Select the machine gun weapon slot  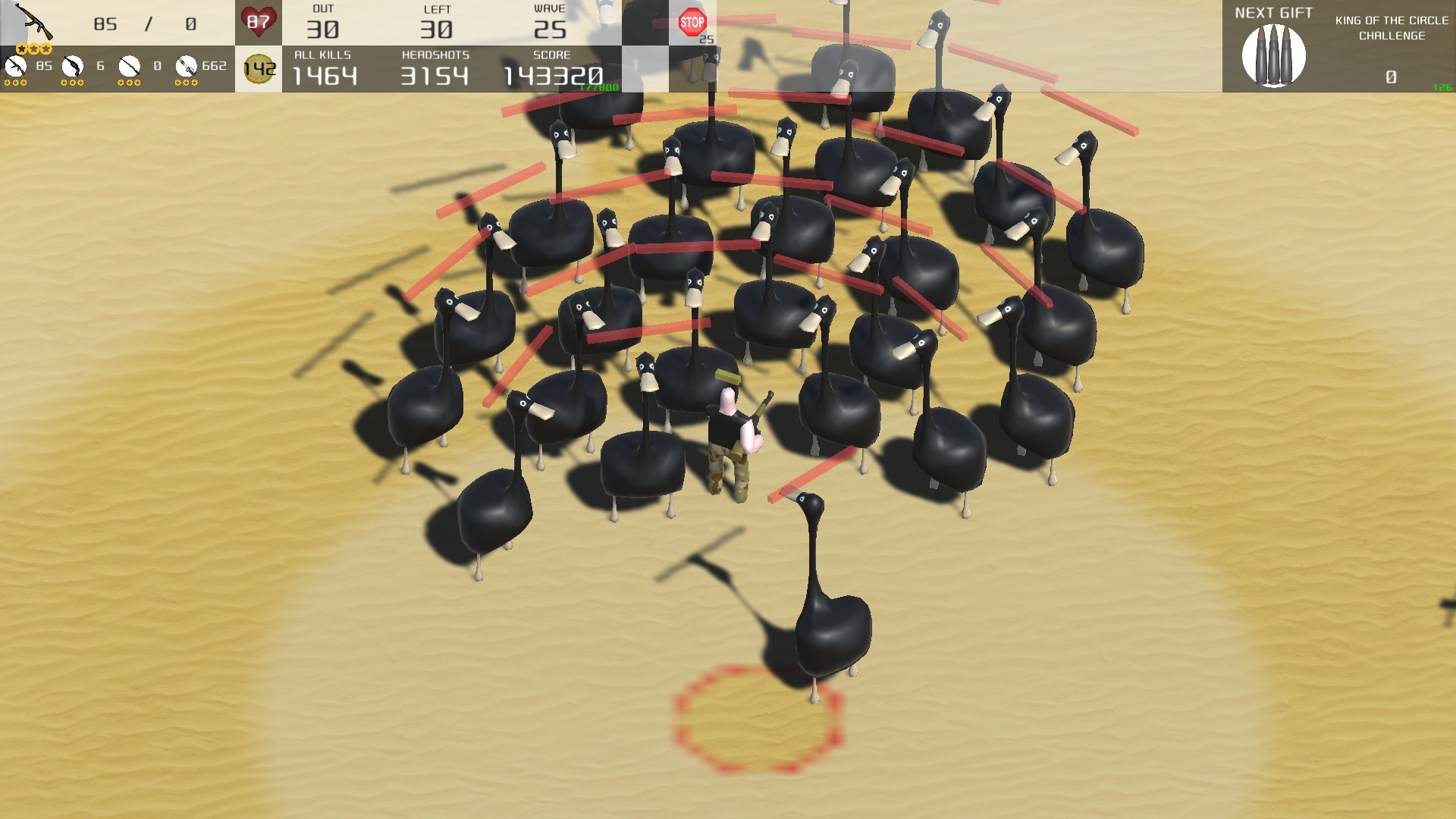pyautogui.click(x=186, y=65)
